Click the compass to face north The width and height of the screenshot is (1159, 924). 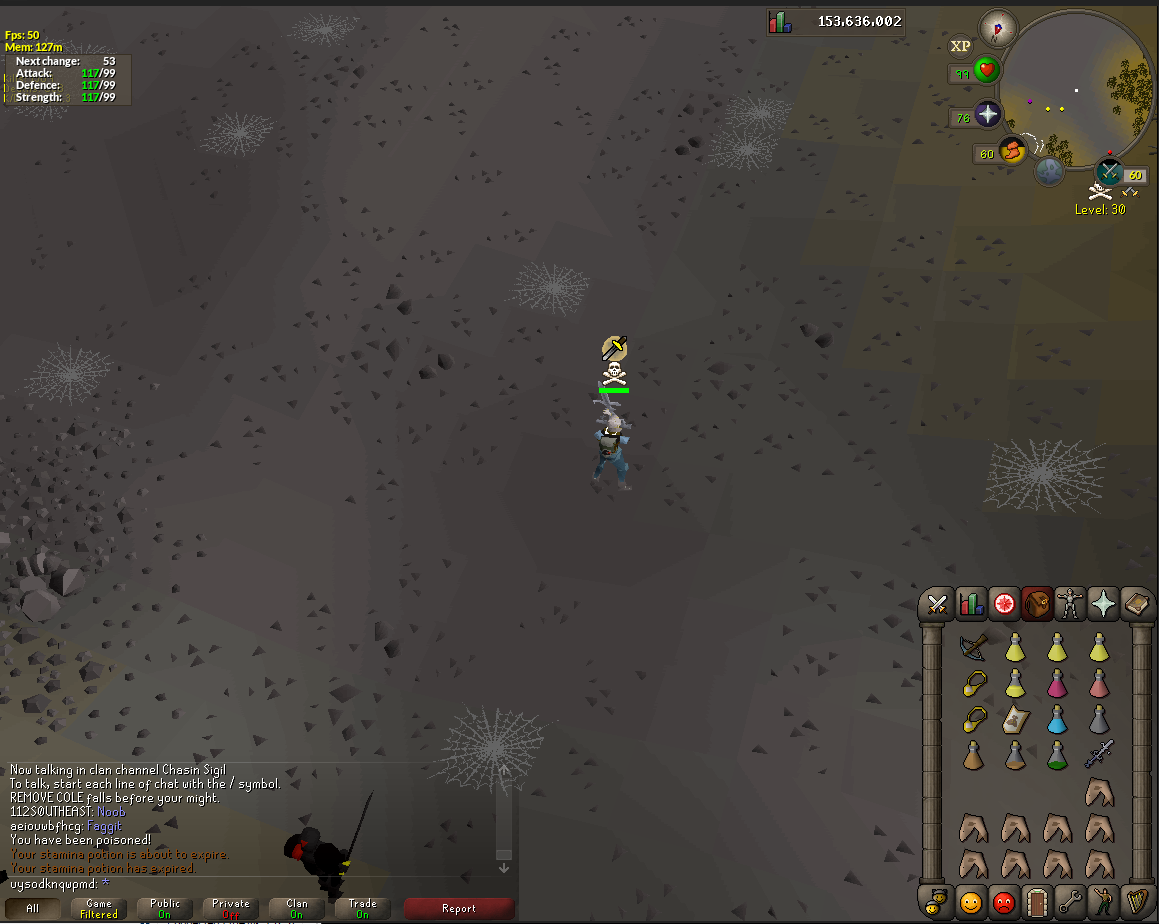[997, 27]
